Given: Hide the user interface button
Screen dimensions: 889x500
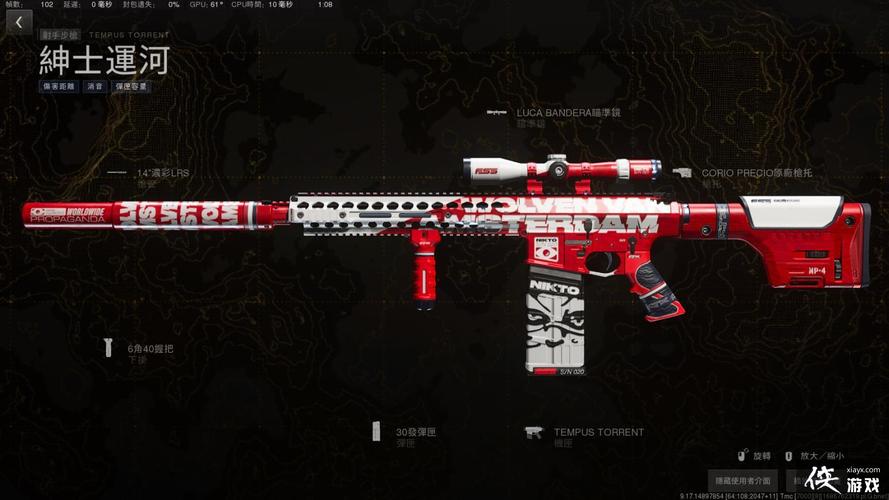Looking at the screenshot, I should (742, 481).
